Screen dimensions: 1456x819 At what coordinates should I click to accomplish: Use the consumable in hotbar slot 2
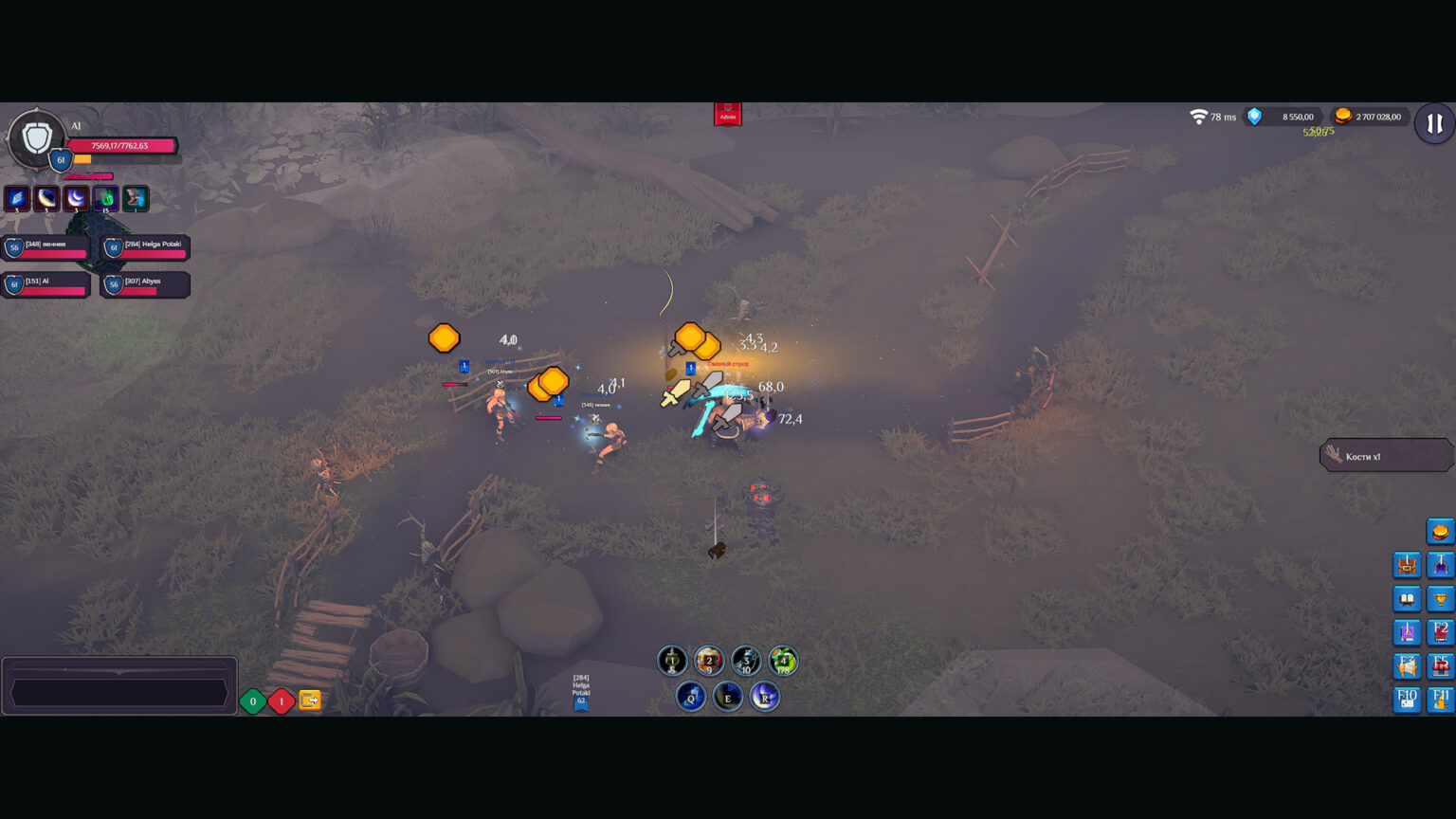pos(709,661)
